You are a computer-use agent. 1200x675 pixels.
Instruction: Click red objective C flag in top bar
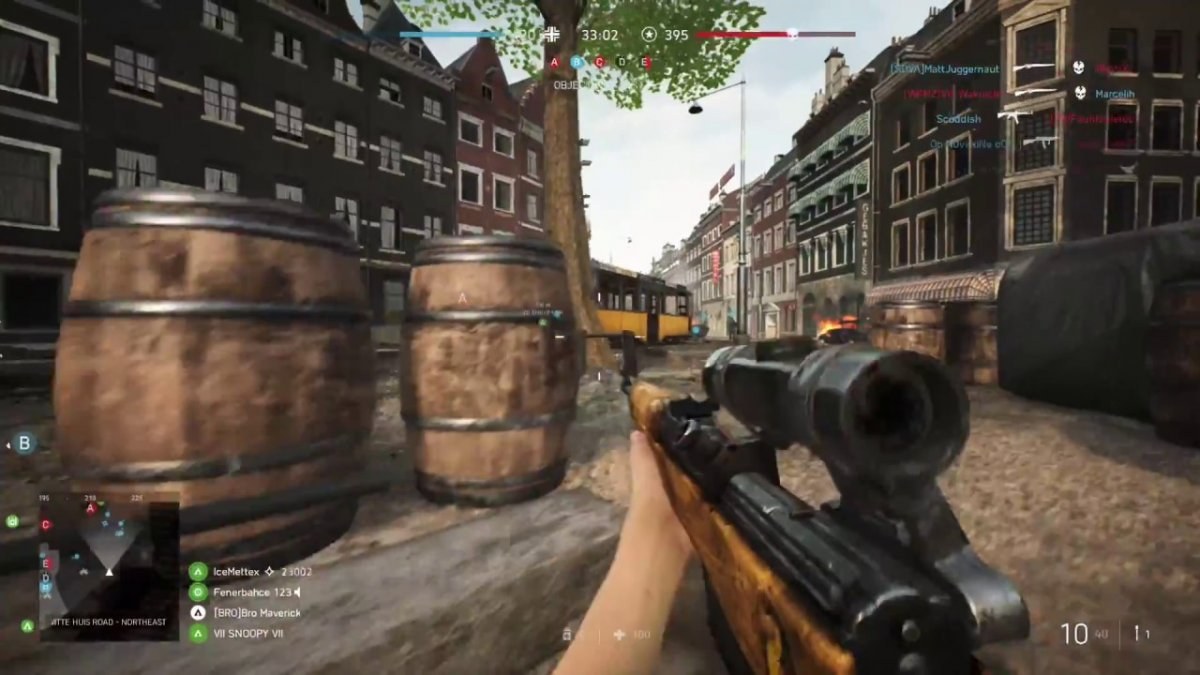point(600,62)
